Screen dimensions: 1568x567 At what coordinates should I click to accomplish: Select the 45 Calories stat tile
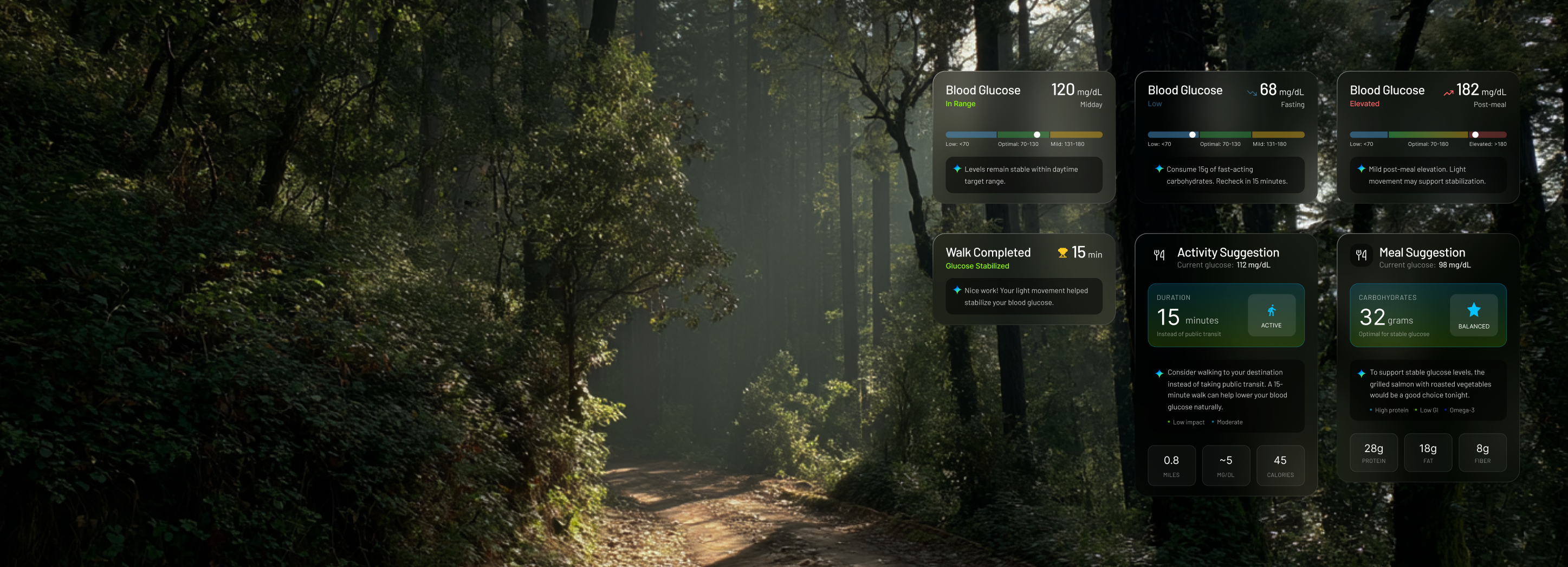click(x=1280, y=465)
